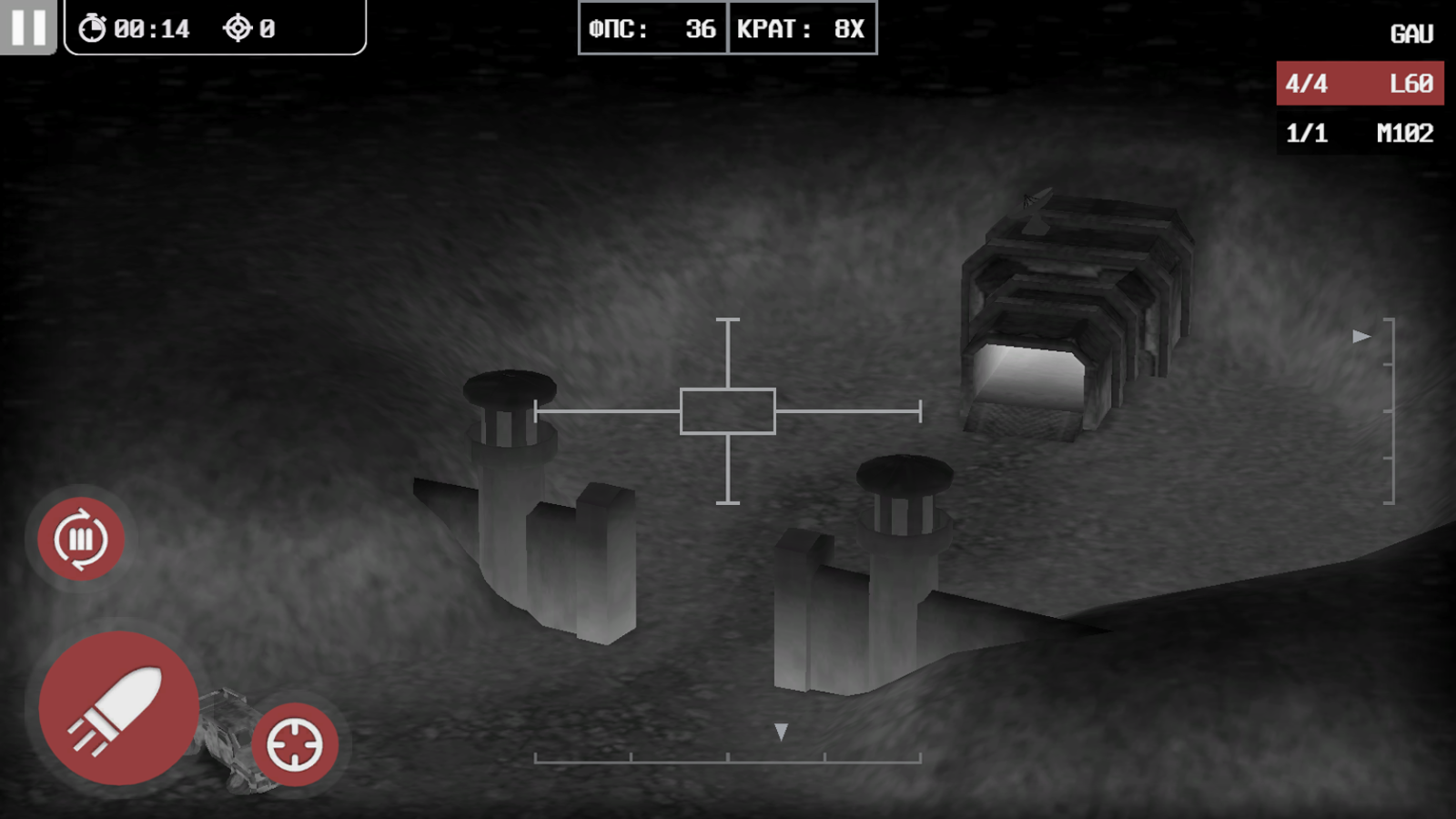Click the right-pointing arrow on the elevation scale

1360,336
